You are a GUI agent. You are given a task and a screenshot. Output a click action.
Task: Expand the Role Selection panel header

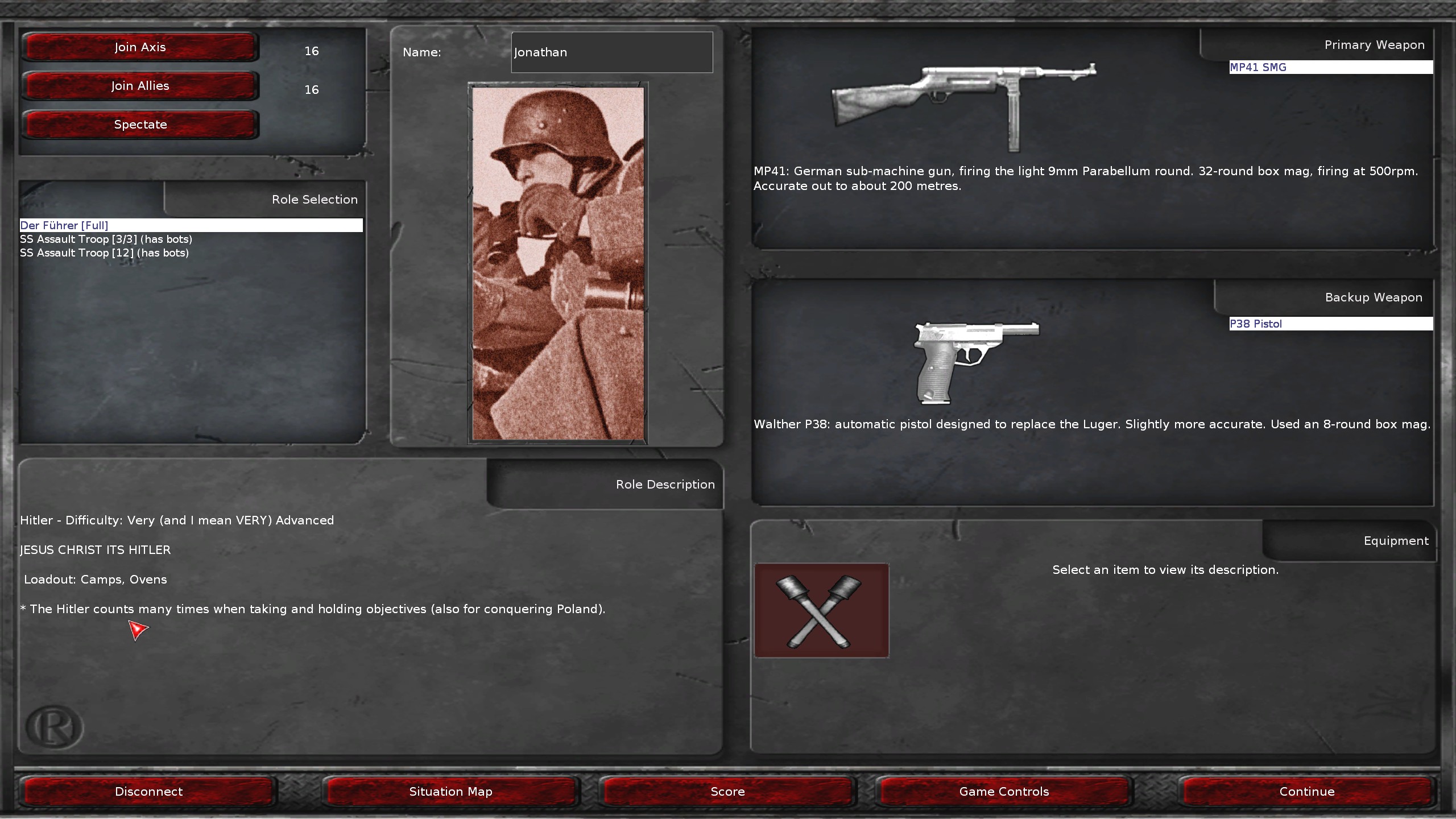[314, 200]
